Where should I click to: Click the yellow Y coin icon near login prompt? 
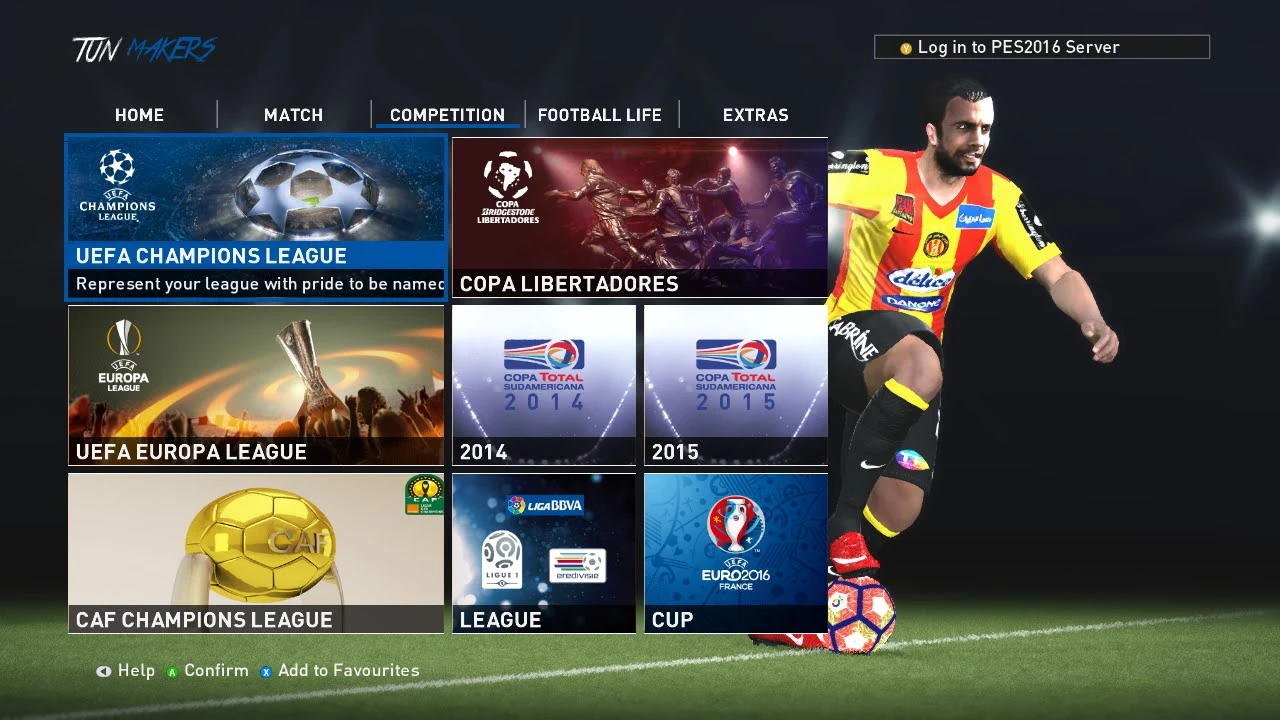click(904, 46)
